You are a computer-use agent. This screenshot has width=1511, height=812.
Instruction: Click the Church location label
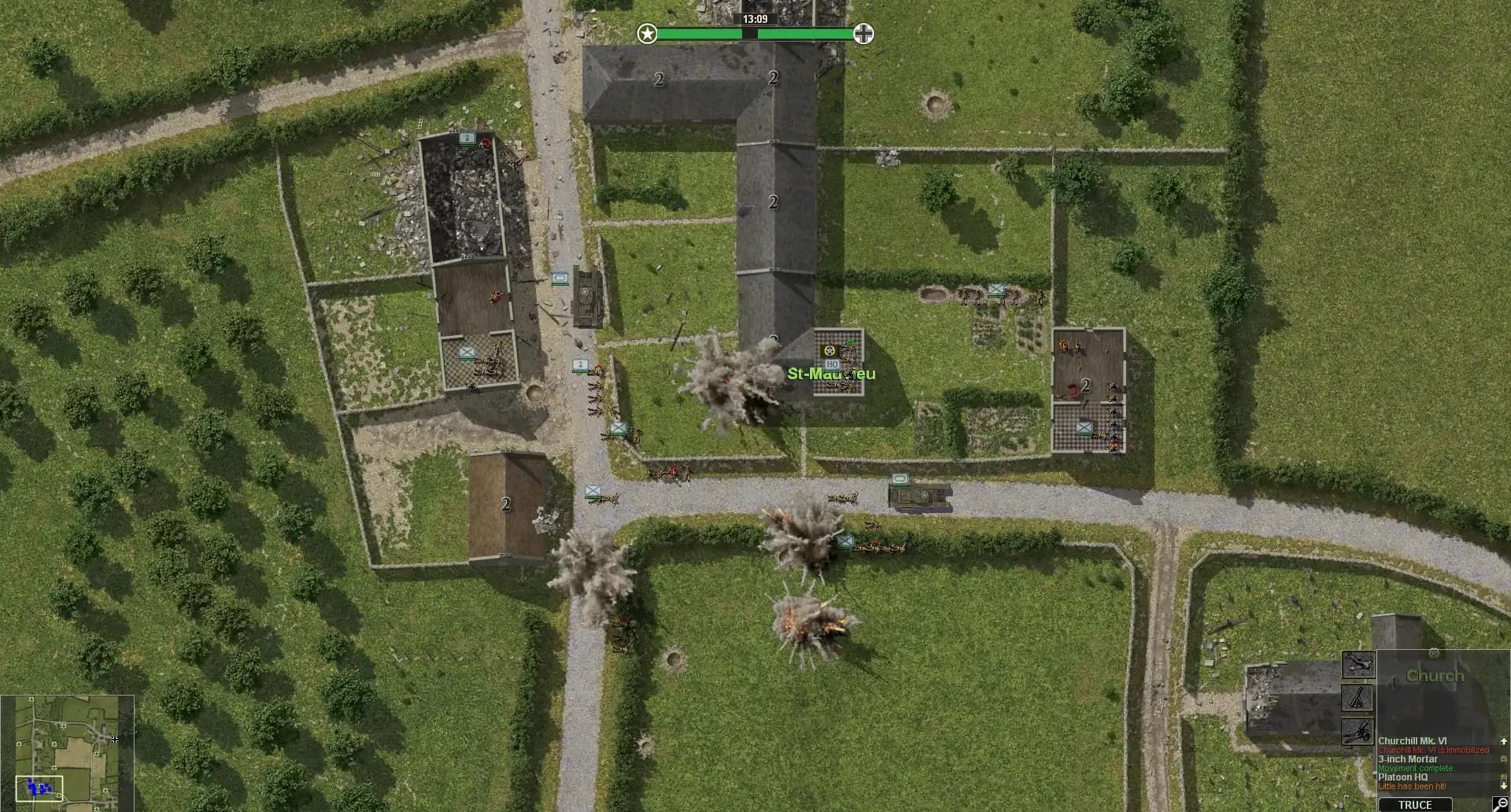click(x=1435, y=674)
